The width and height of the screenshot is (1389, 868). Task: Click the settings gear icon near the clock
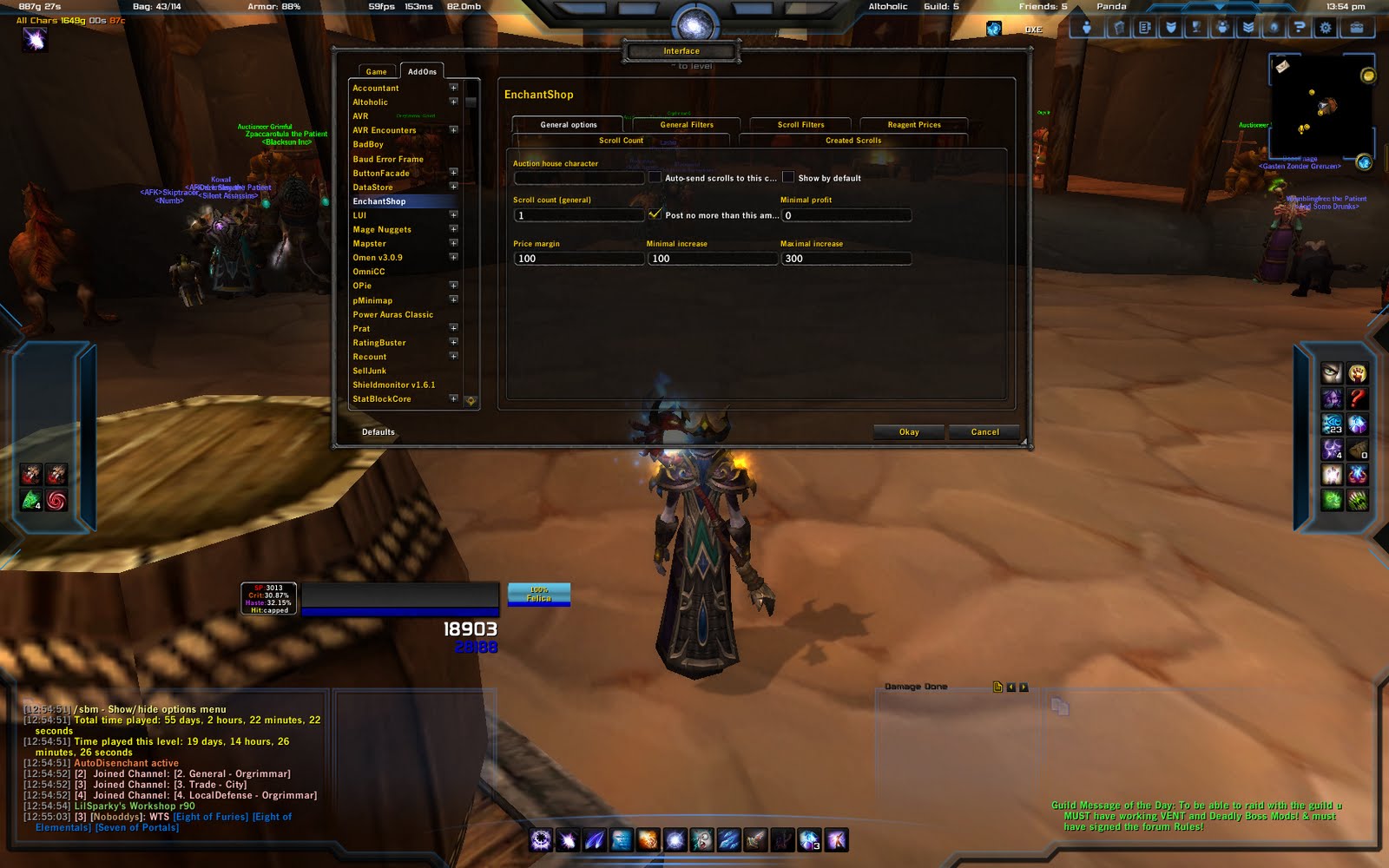click(x=1326, y=28)
